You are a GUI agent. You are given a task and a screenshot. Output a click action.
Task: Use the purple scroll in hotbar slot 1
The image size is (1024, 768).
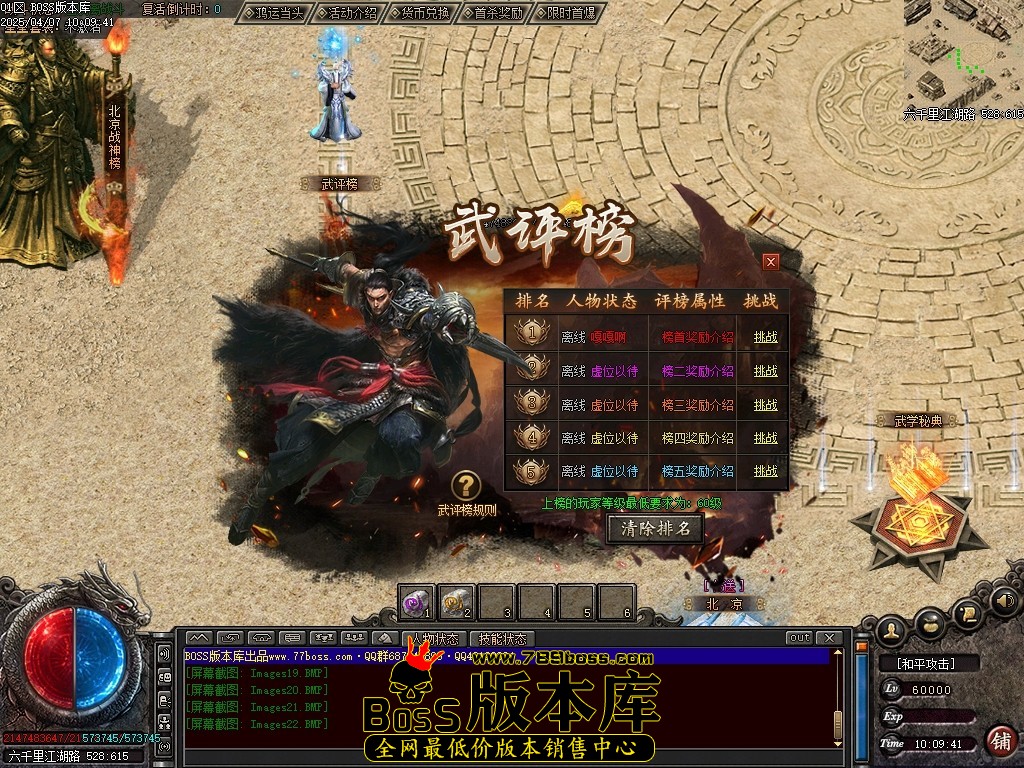pos(415,602)
